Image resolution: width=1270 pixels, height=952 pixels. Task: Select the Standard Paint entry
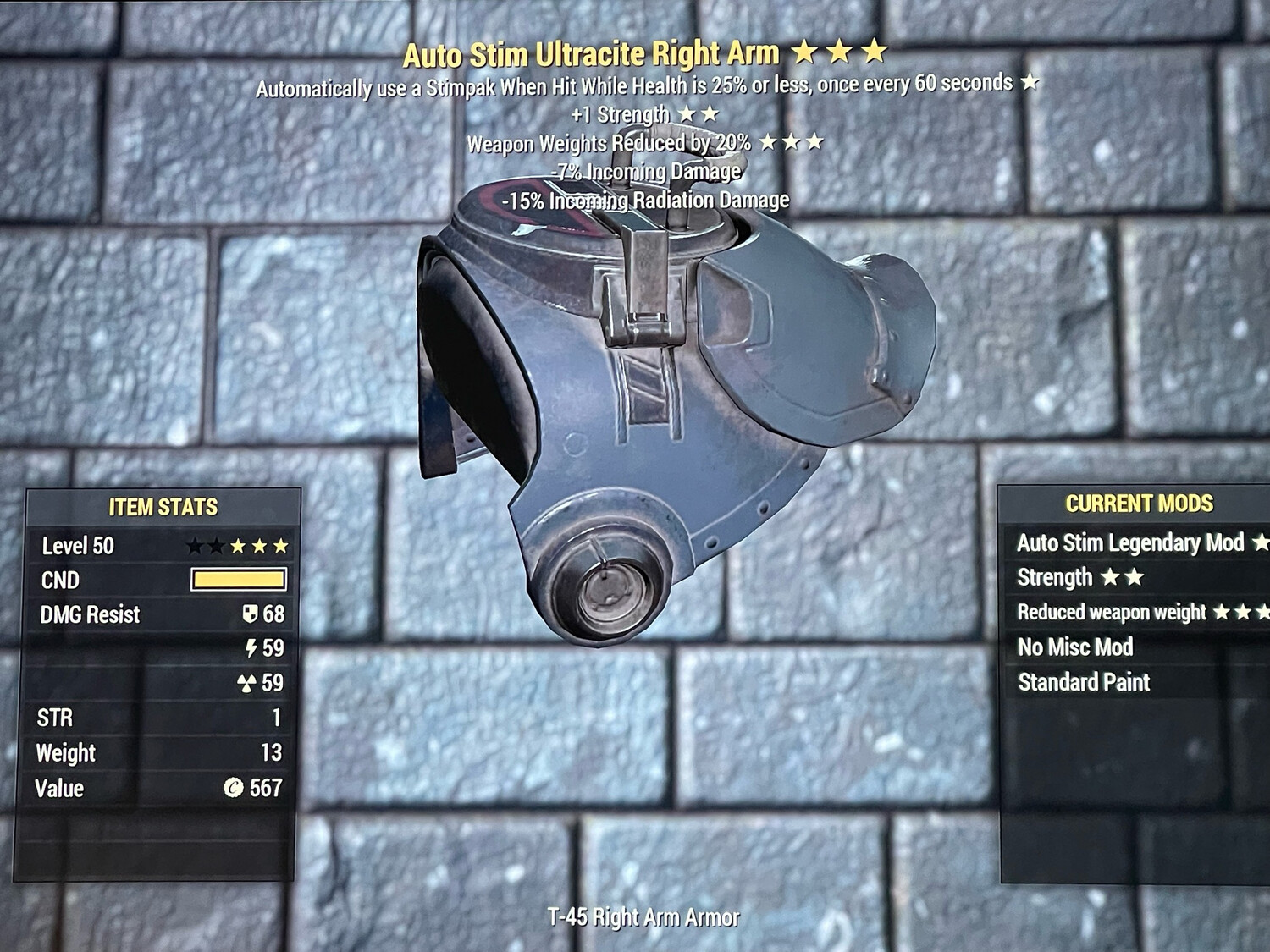pyautogui.click(x=1084, y=682)
